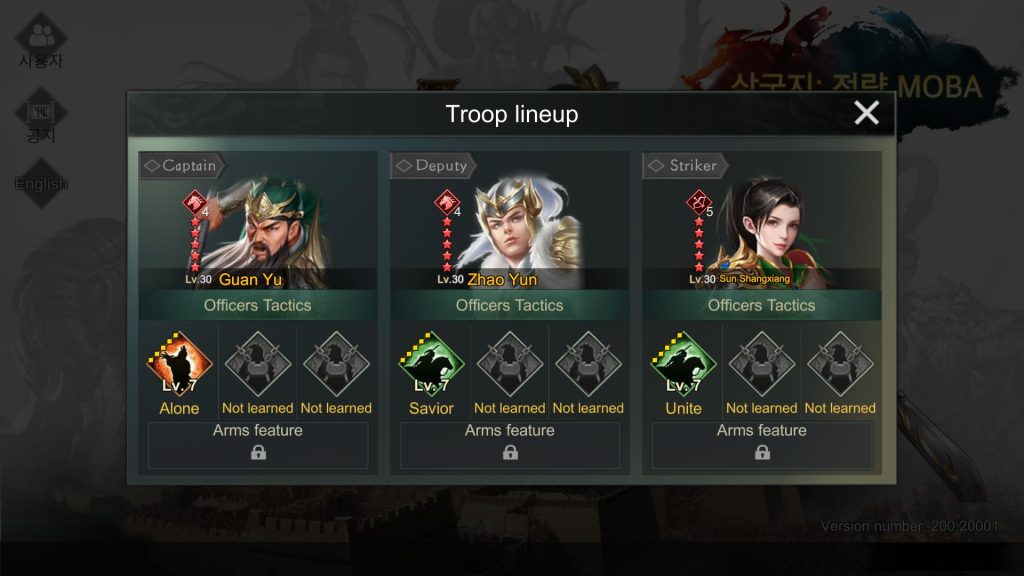
Task: Open the user account icon
Action: [x=41, y=40]
